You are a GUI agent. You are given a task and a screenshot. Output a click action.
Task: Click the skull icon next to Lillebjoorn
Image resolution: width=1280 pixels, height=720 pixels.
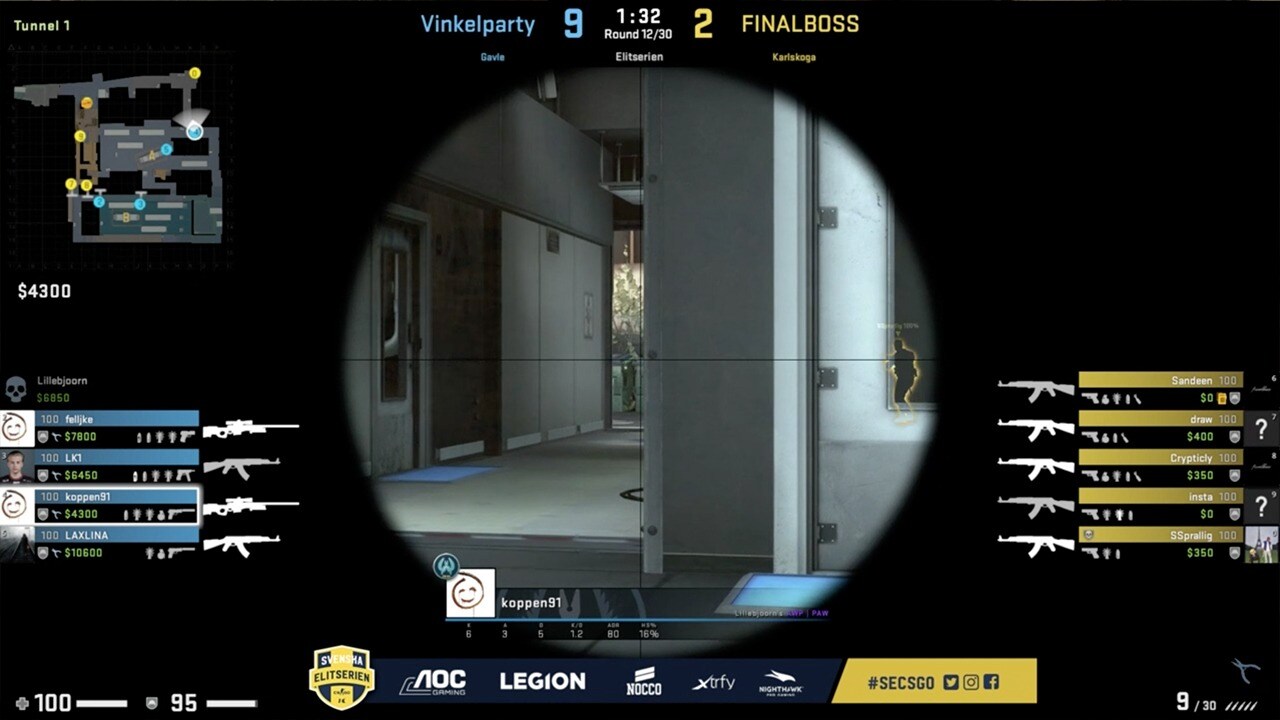click(17, 387)
